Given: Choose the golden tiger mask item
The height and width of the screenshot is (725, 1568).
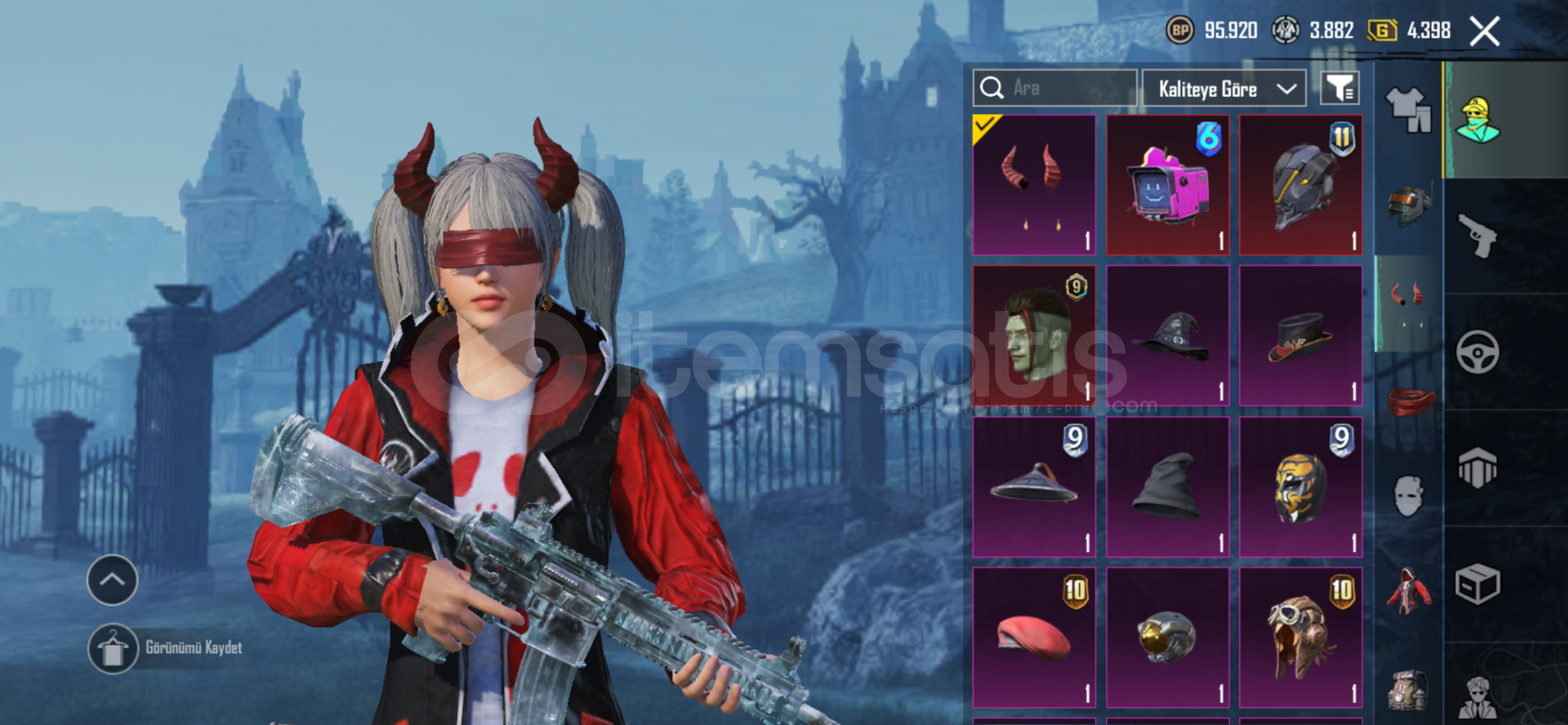Looking at the screenshot, I should (x=1300, y=487).
